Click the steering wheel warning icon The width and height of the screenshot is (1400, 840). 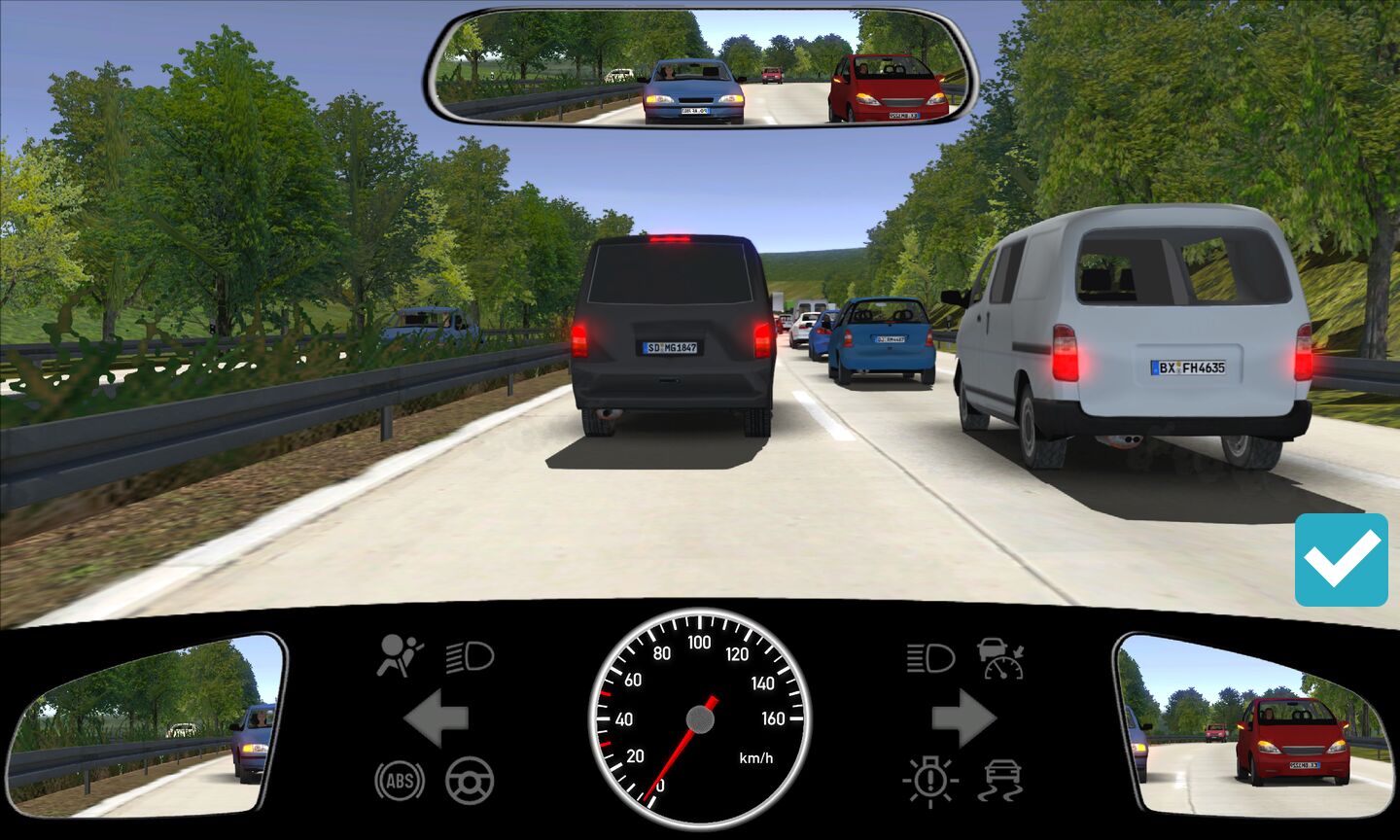pos(470,780)
